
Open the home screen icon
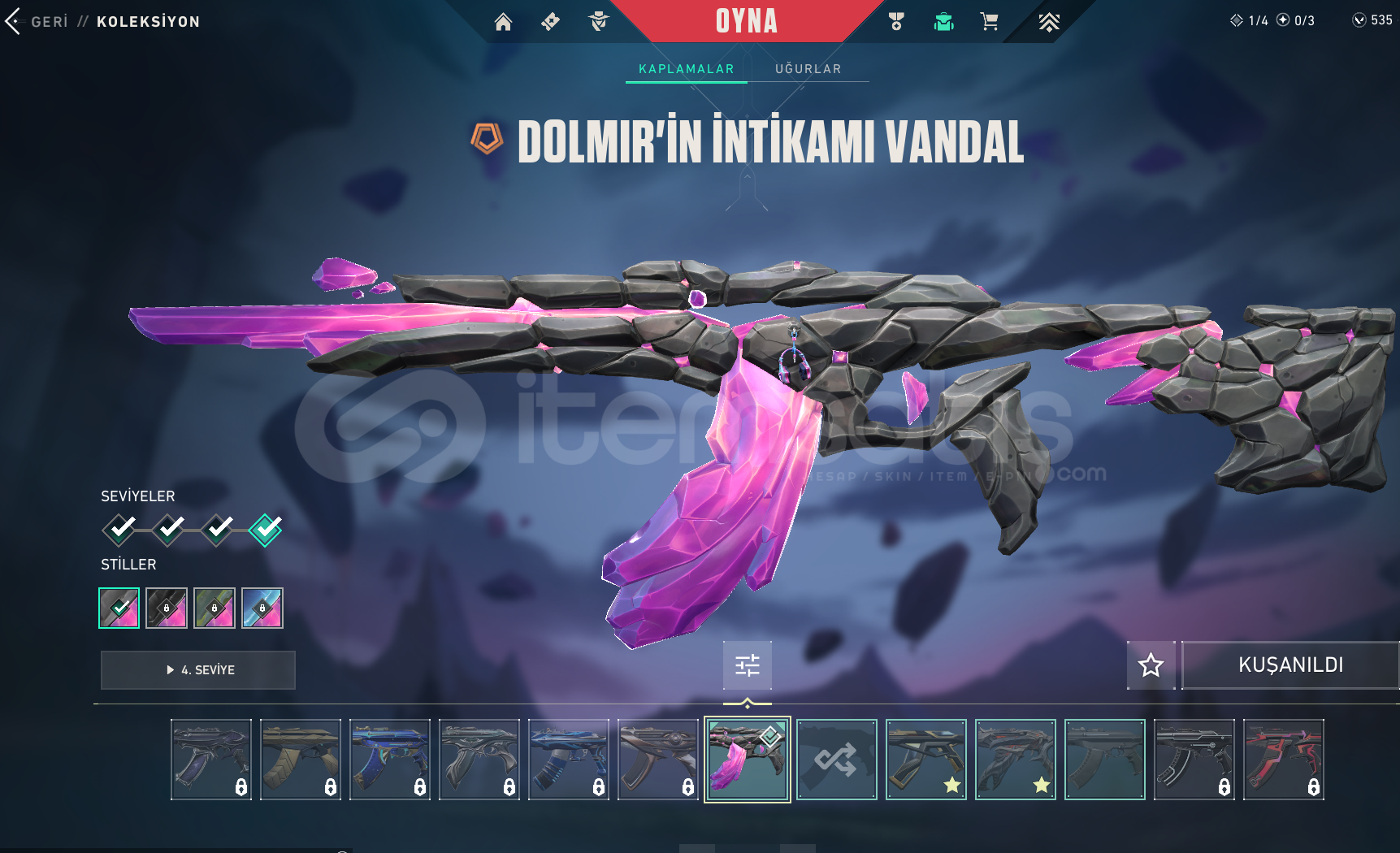(503, 22)
